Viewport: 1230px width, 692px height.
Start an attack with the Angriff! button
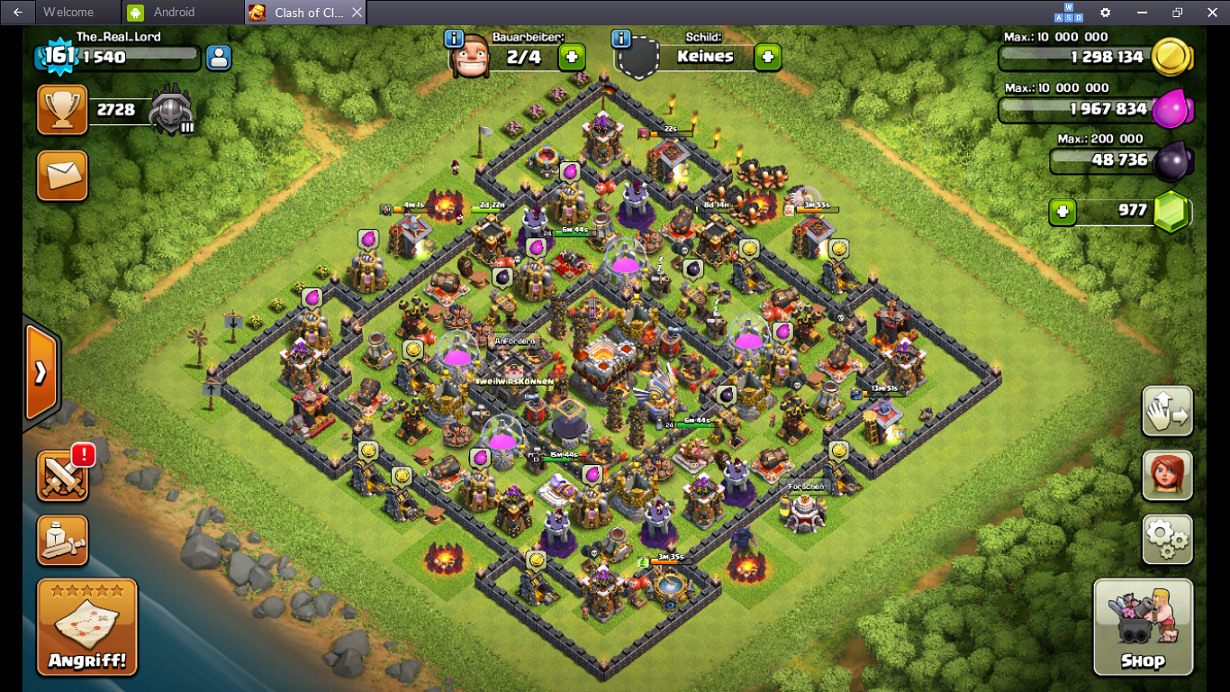[x=87, y=627]
